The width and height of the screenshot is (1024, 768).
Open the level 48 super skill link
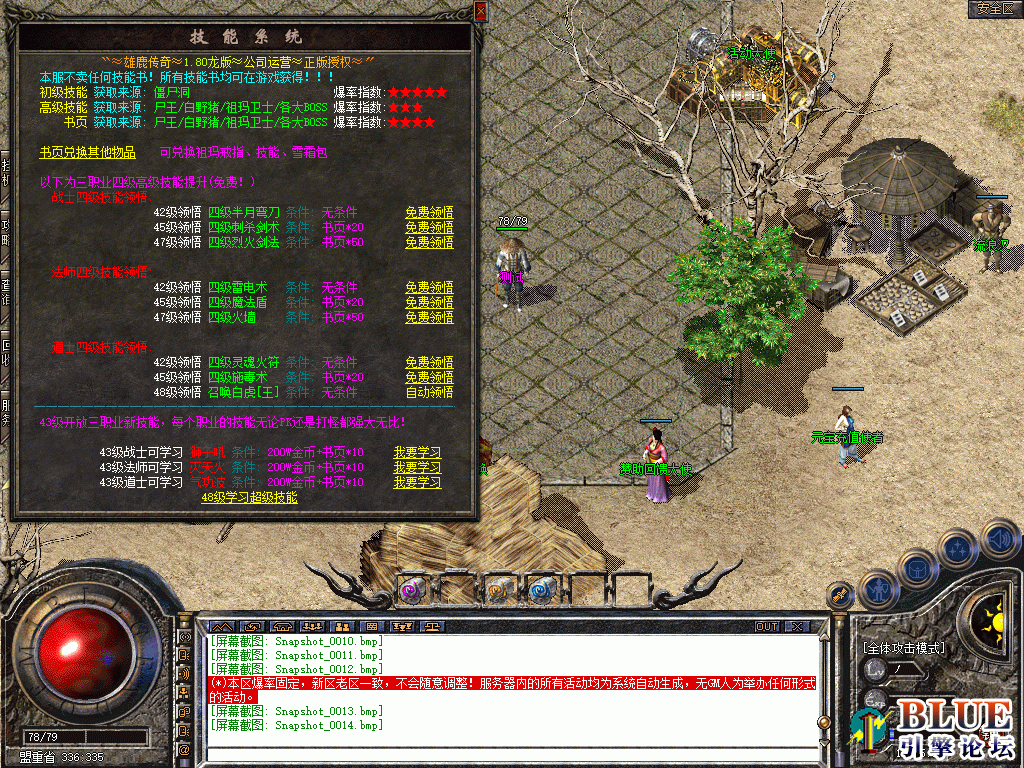249,497
